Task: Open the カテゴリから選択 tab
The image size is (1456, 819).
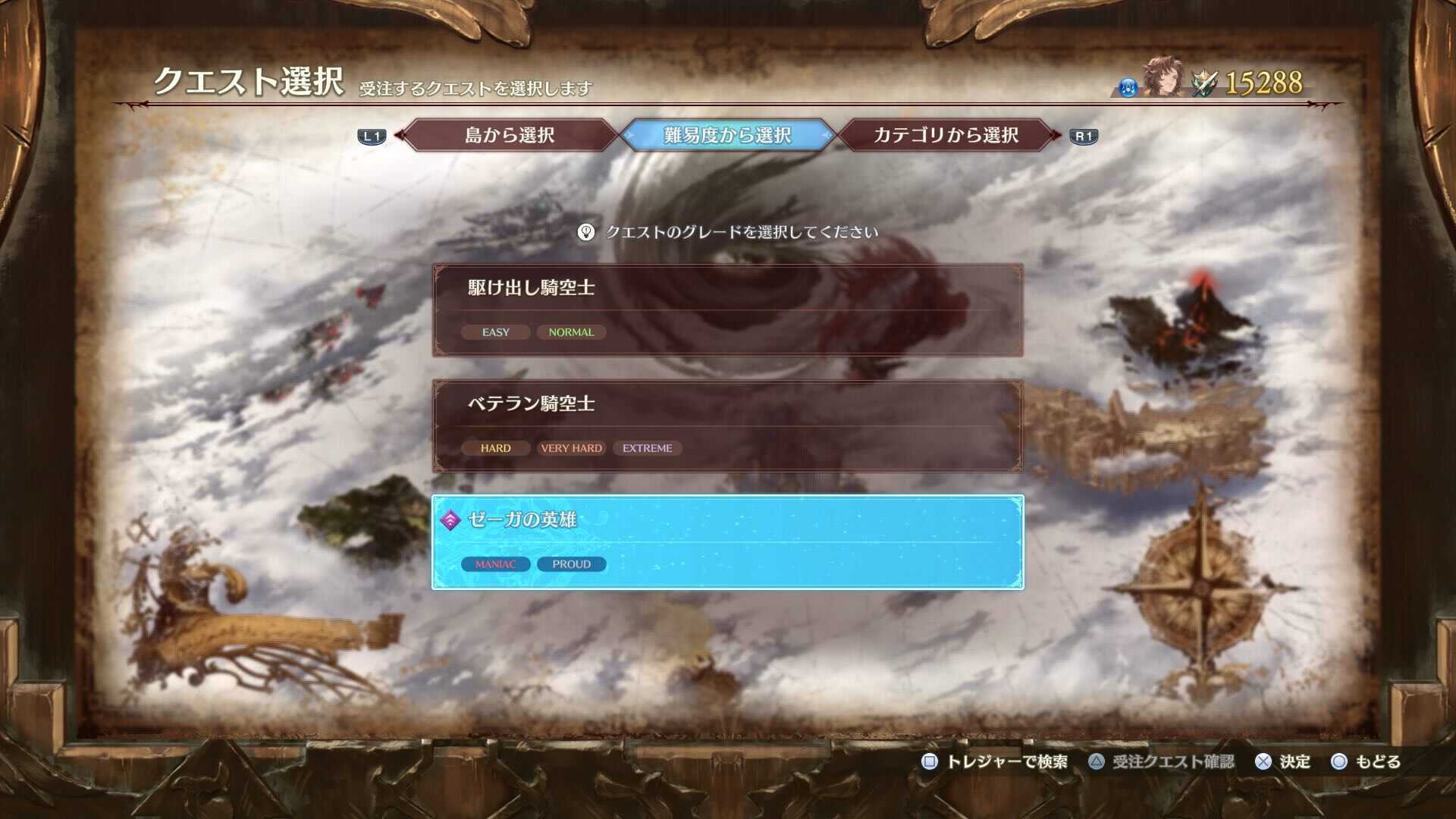Action: pyautogui.click(x=946, y=135)
